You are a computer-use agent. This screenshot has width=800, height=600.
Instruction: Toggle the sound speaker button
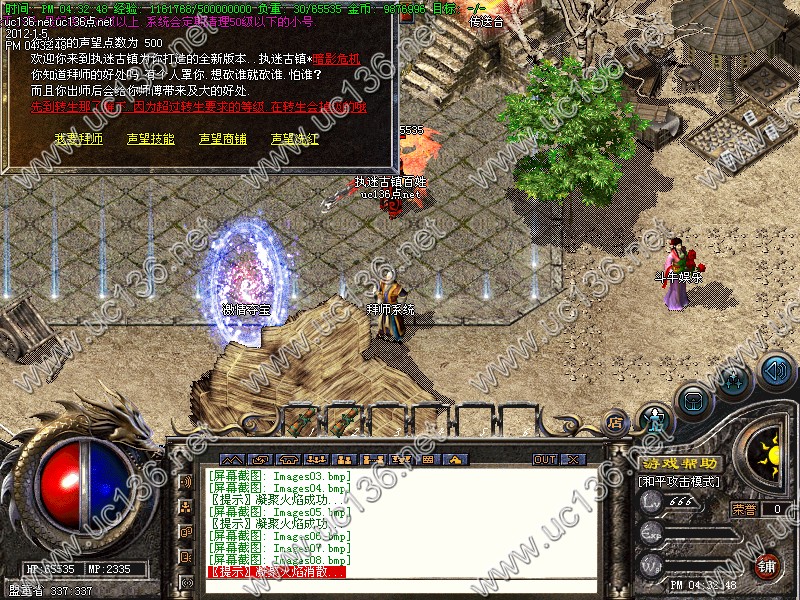775,371
